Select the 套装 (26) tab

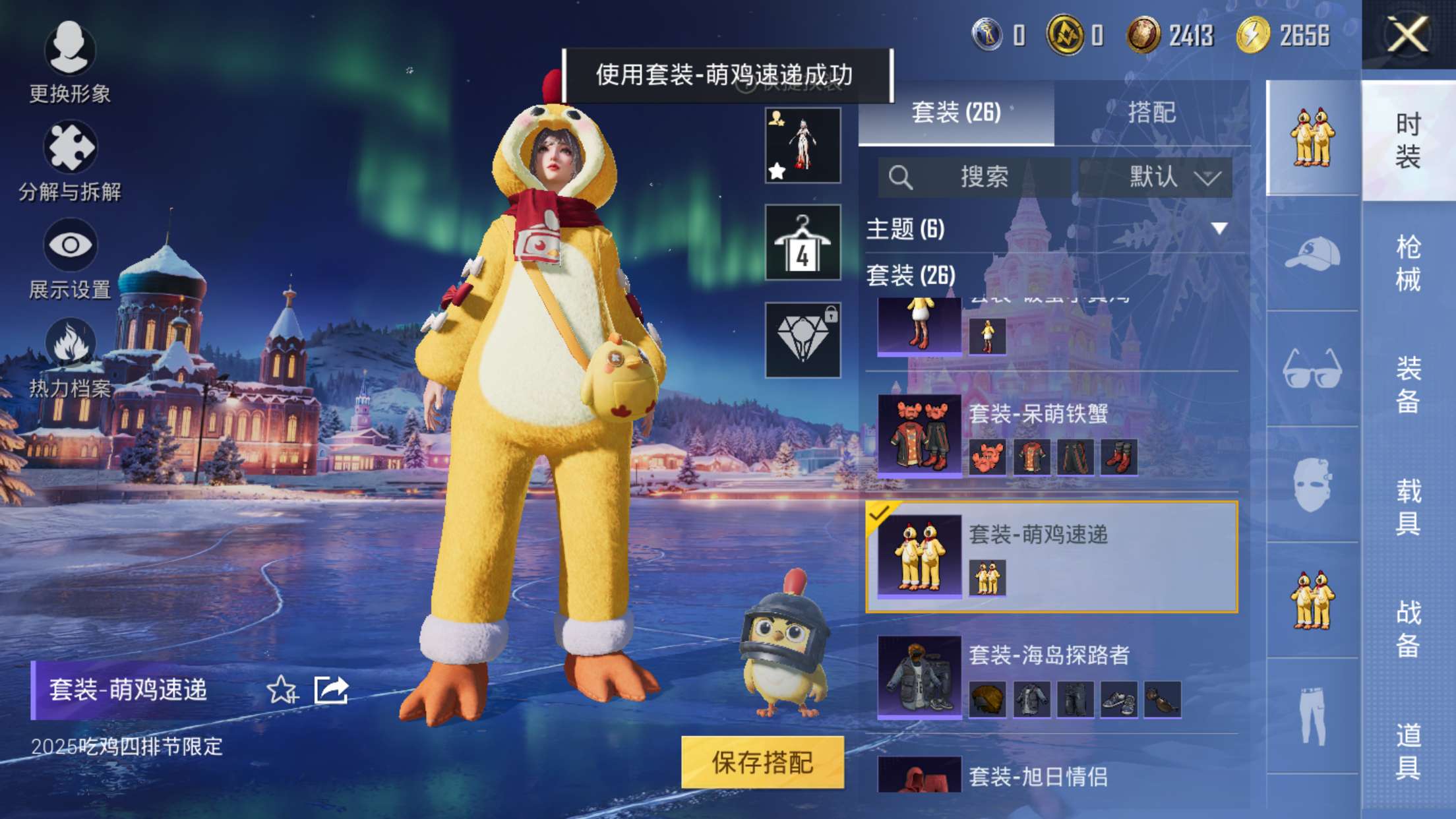click(x=956, y=113)
